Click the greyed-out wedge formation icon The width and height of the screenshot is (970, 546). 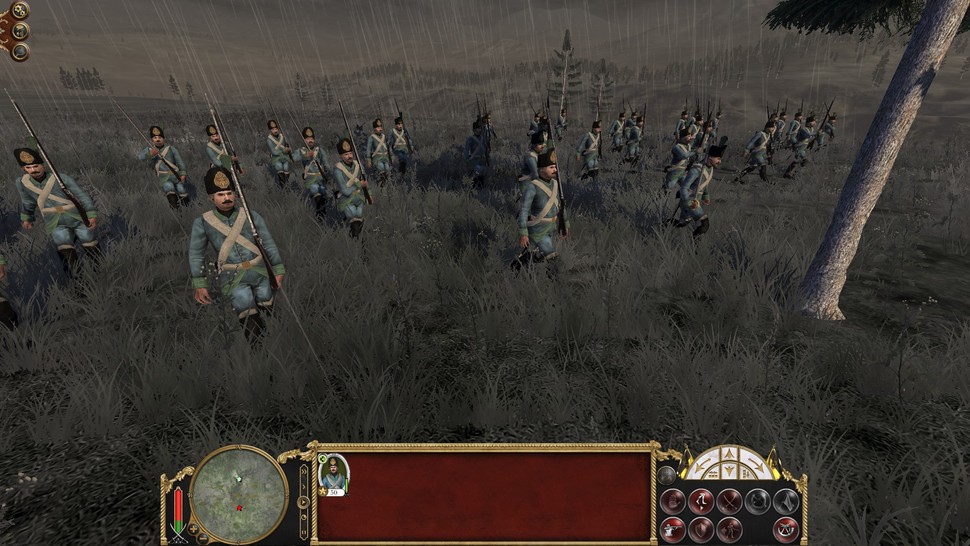coord(785,501)
